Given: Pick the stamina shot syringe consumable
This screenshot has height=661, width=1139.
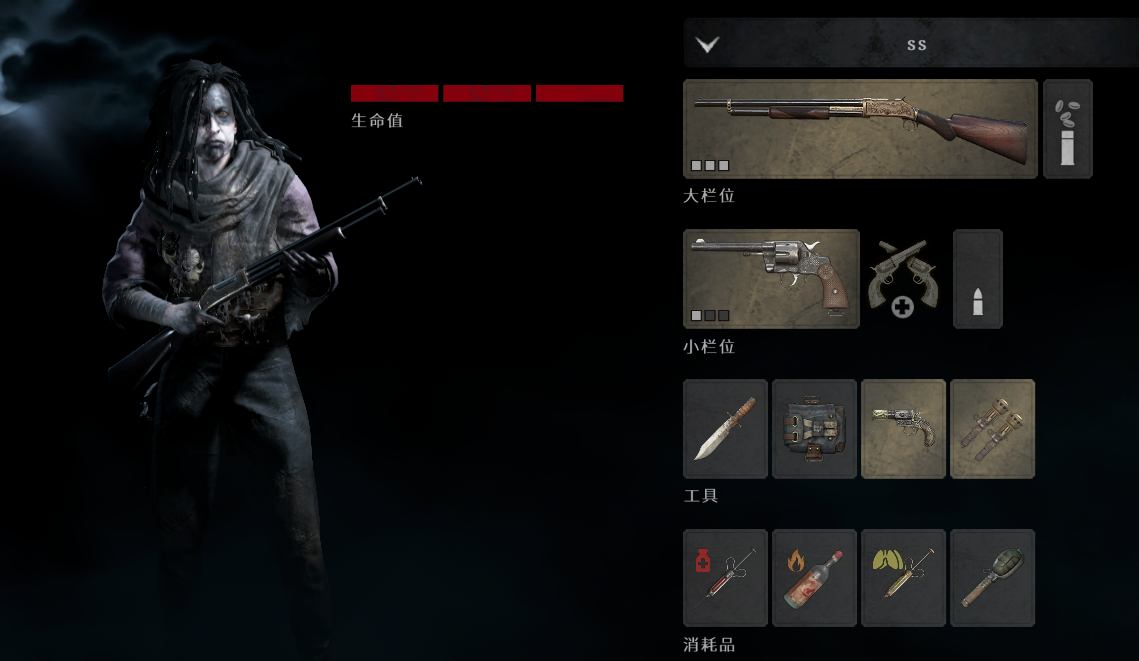Looking at the screenshot, I should [x=903, y=578].
